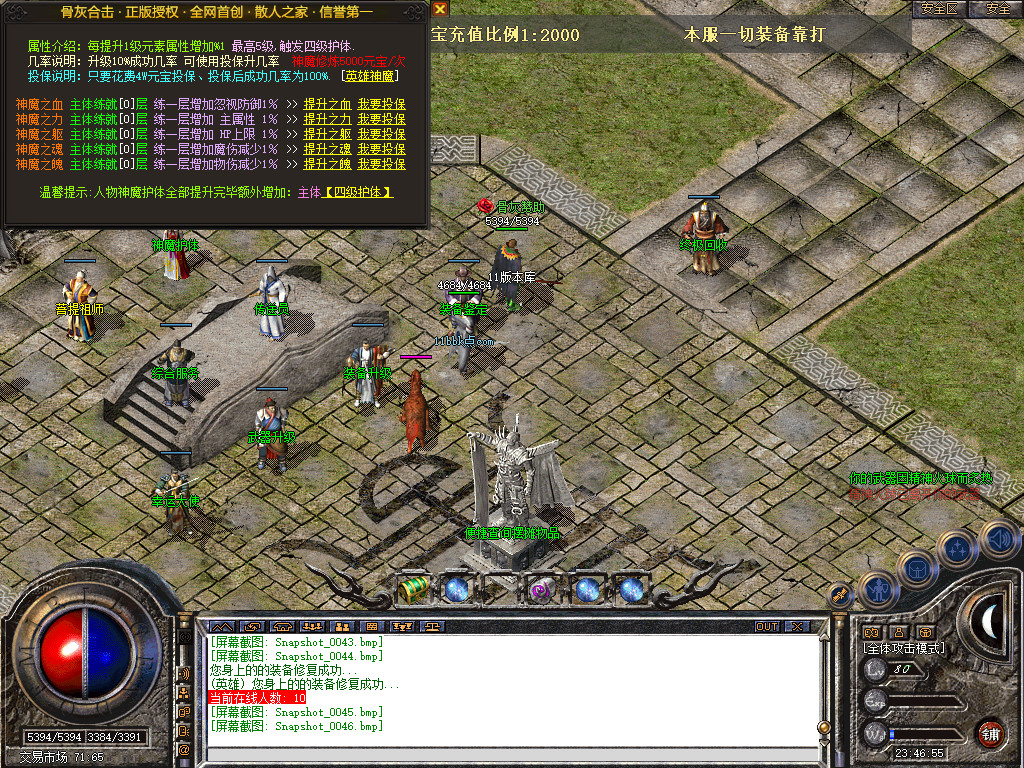
Task: Use the green treasure chest belt item
Action: 413,589
